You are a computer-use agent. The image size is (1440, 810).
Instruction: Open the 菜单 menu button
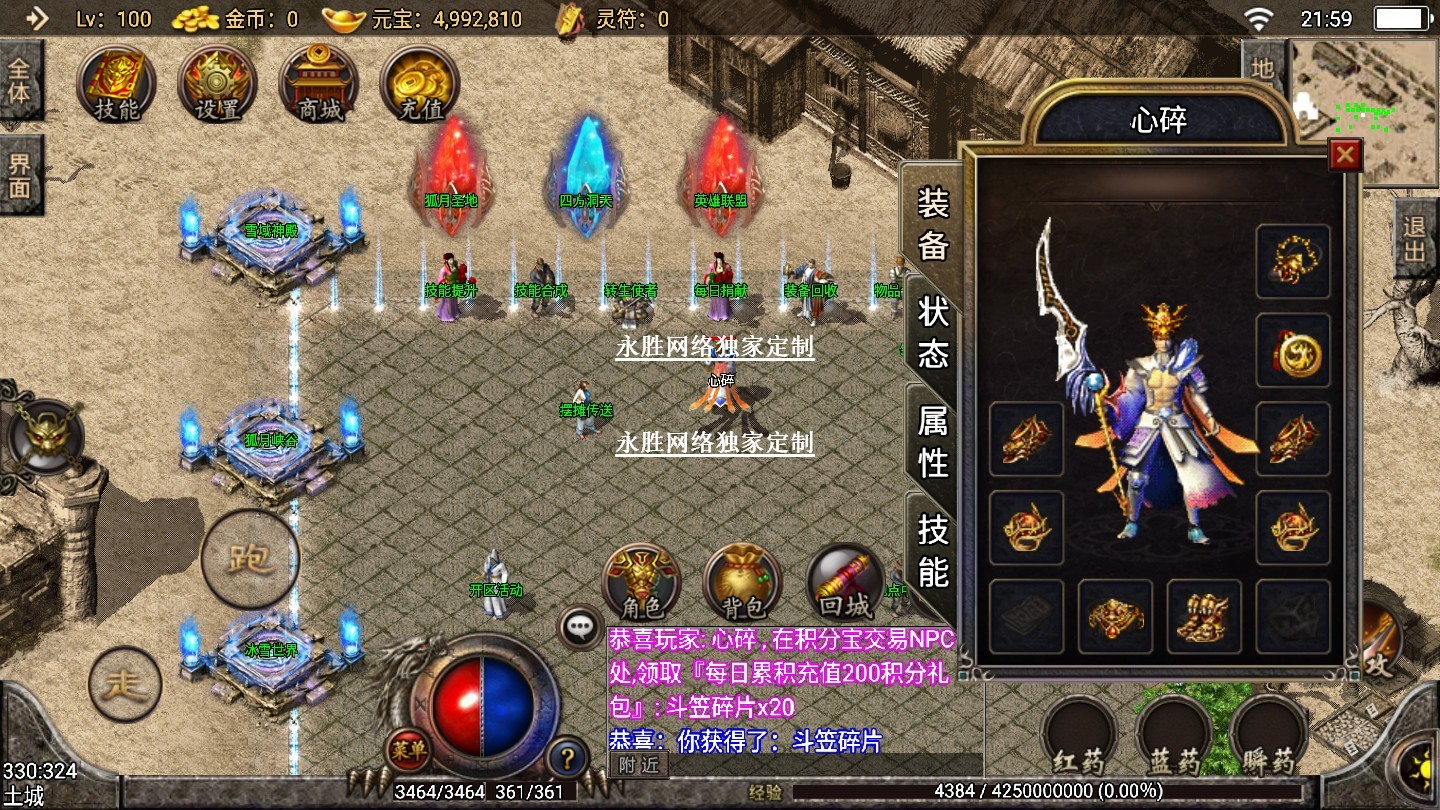tap(408, 749)
